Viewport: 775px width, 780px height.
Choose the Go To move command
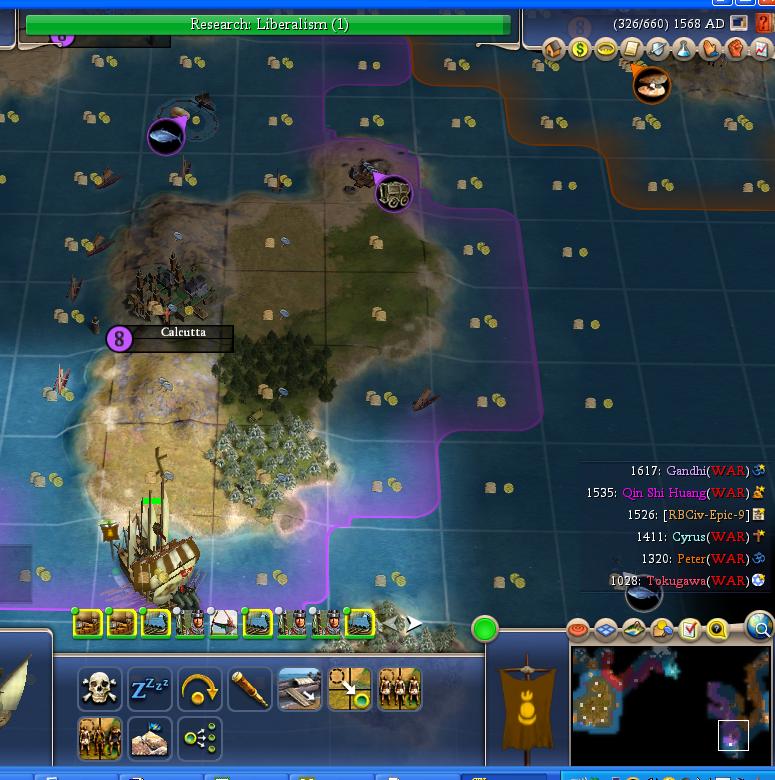tap(350, 690)
